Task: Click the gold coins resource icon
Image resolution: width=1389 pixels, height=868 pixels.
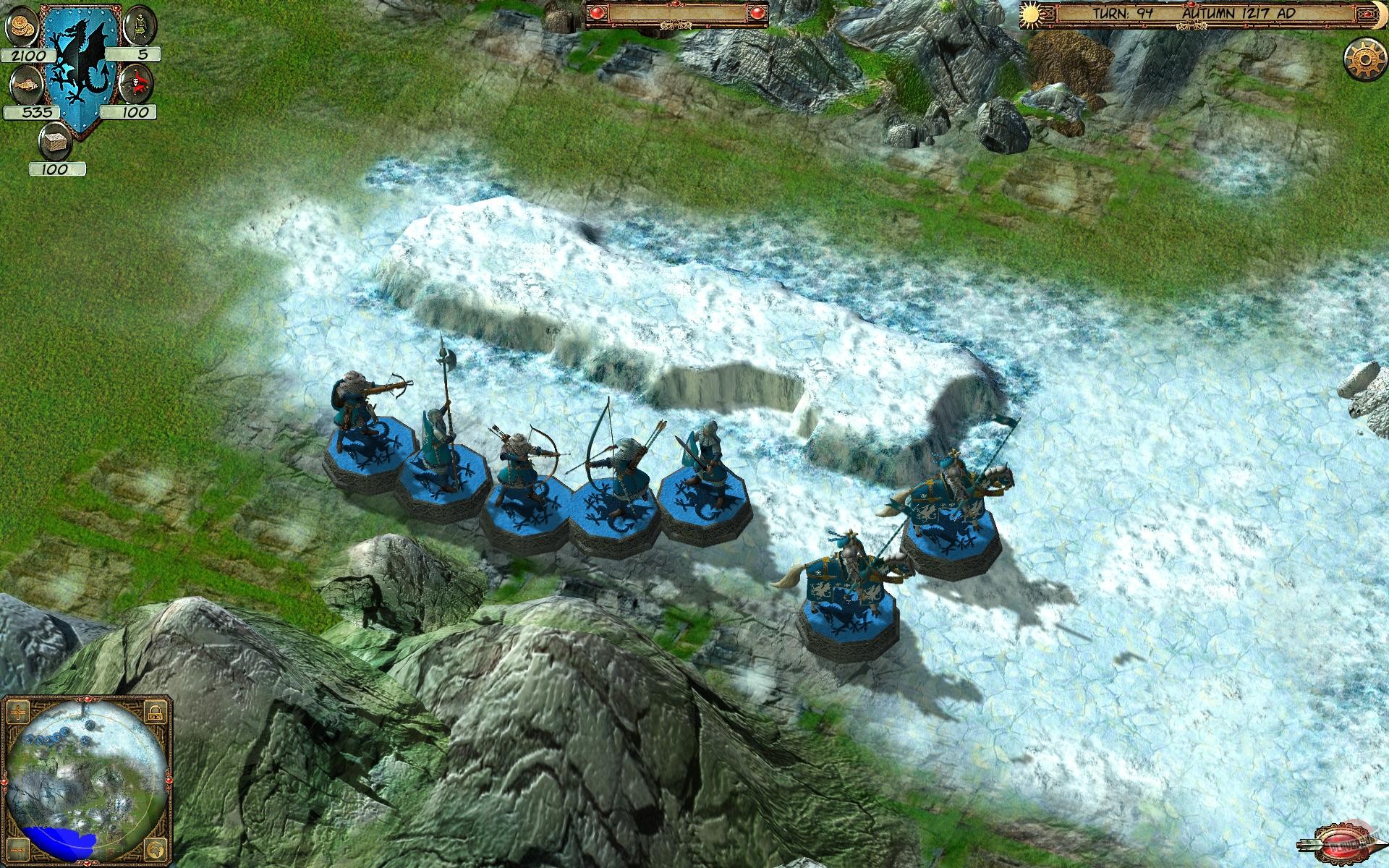Action: [x=22, y=27]
